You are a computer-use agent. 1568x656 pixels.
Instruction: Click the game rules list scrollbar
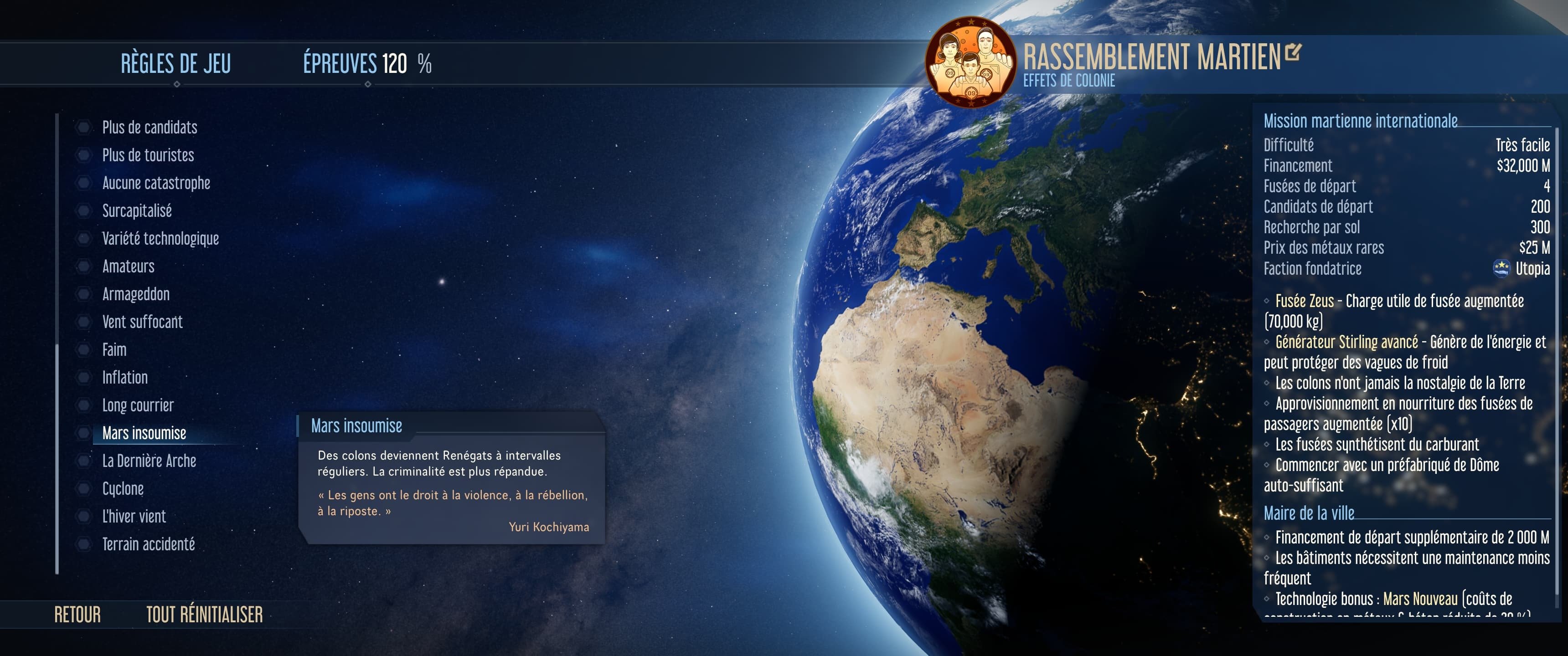[x=57, y=456]
